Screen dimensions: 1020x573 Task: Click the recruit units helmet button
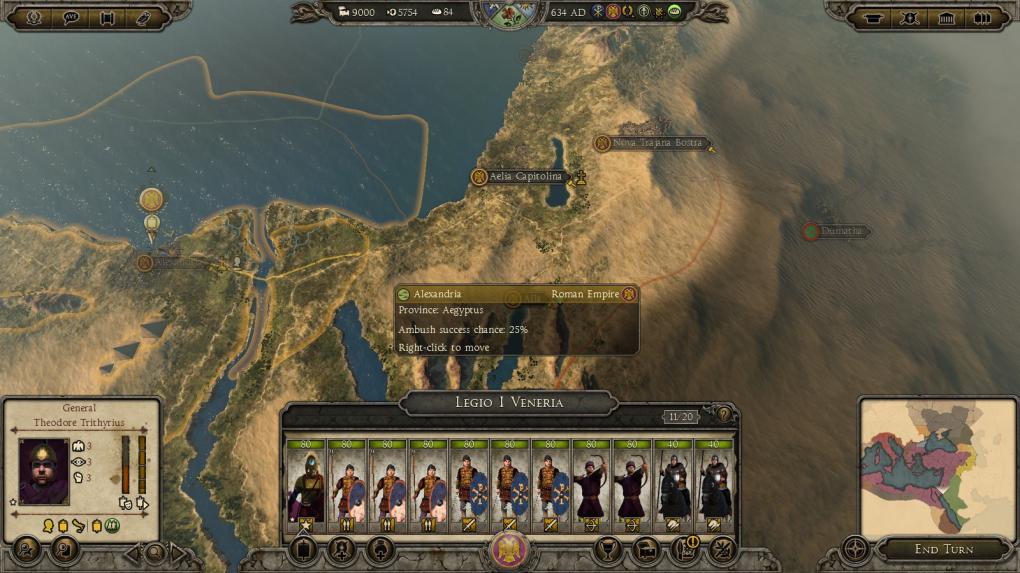(342, 549)
